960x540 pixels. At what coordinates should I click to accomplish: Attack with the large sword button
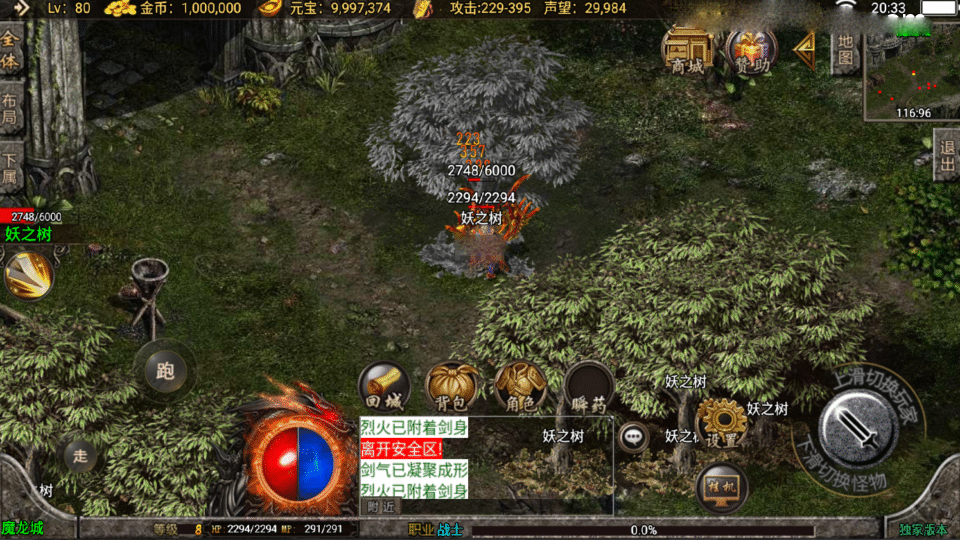coord(856,428)
